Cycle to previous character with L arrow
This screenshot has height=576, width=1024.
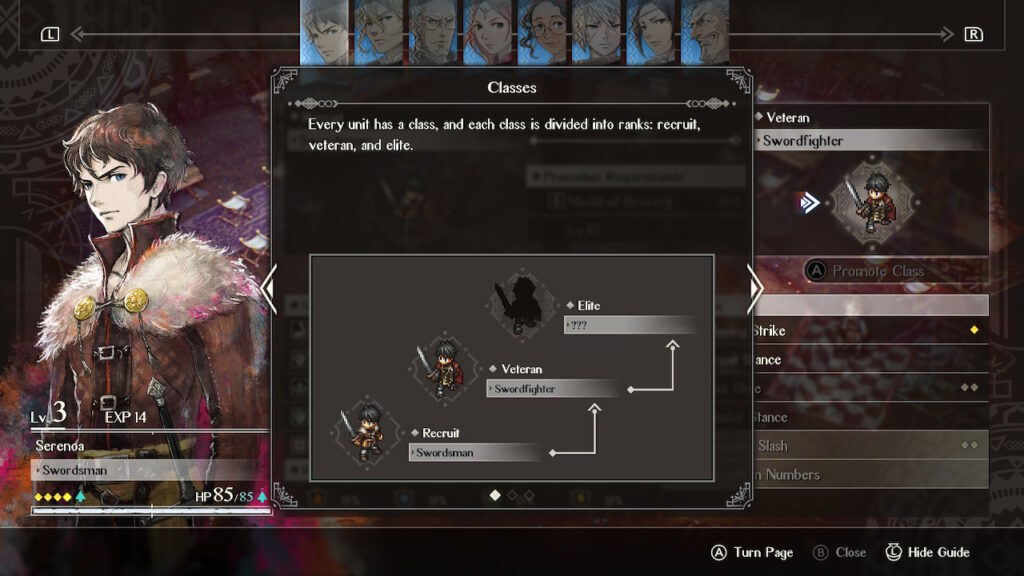pyautogui.click(x=51, y=34)
